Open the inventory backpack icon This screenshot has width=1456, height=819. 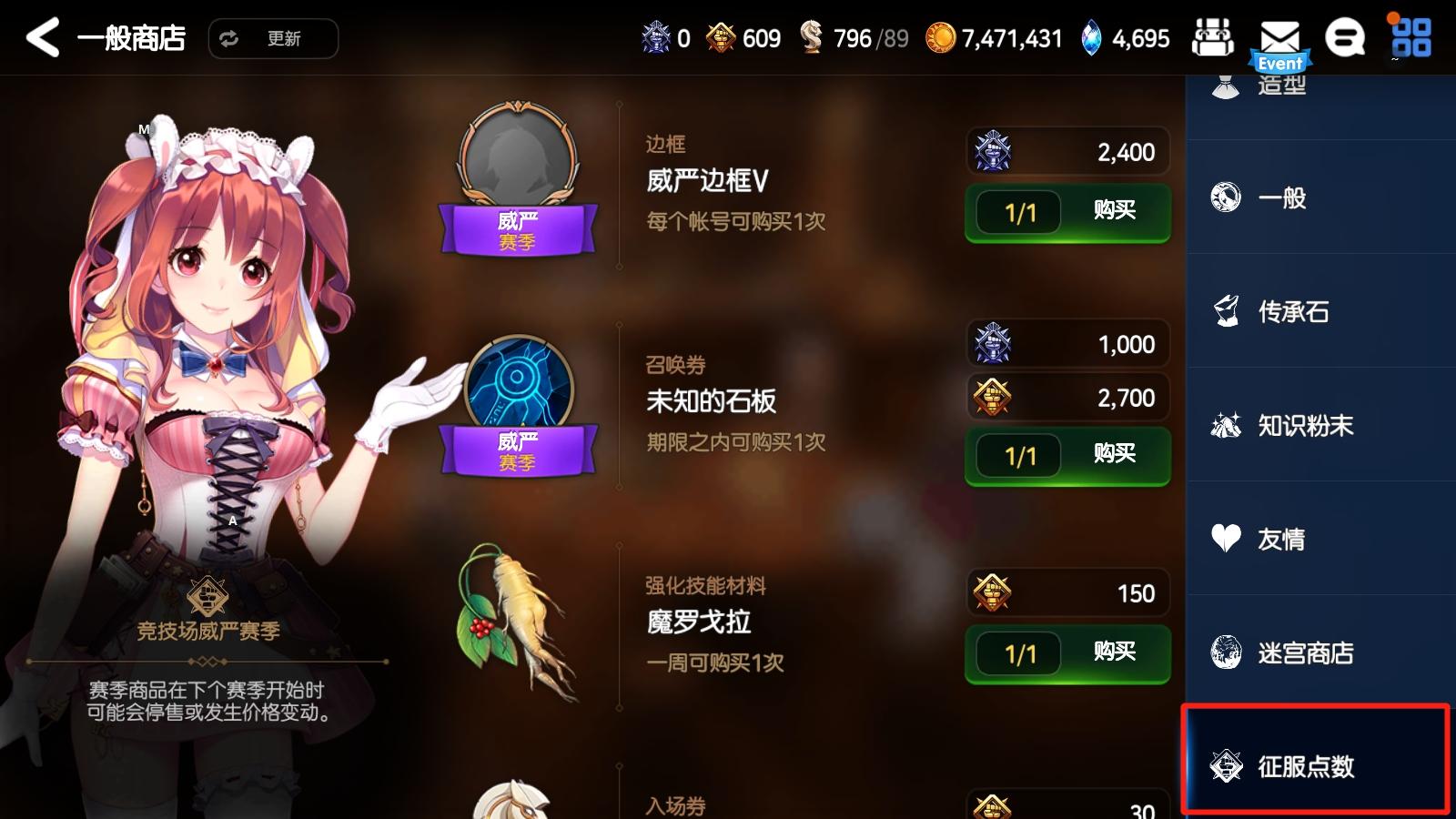[1214, 38]
